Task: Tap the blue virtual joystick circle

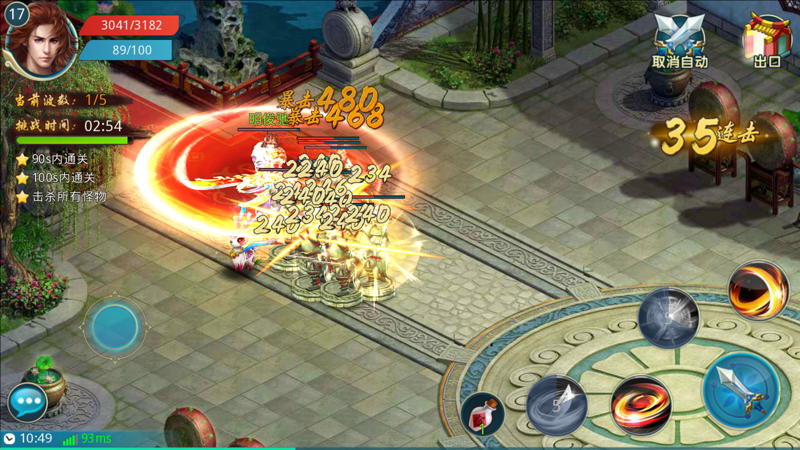Action: (115, 326)
